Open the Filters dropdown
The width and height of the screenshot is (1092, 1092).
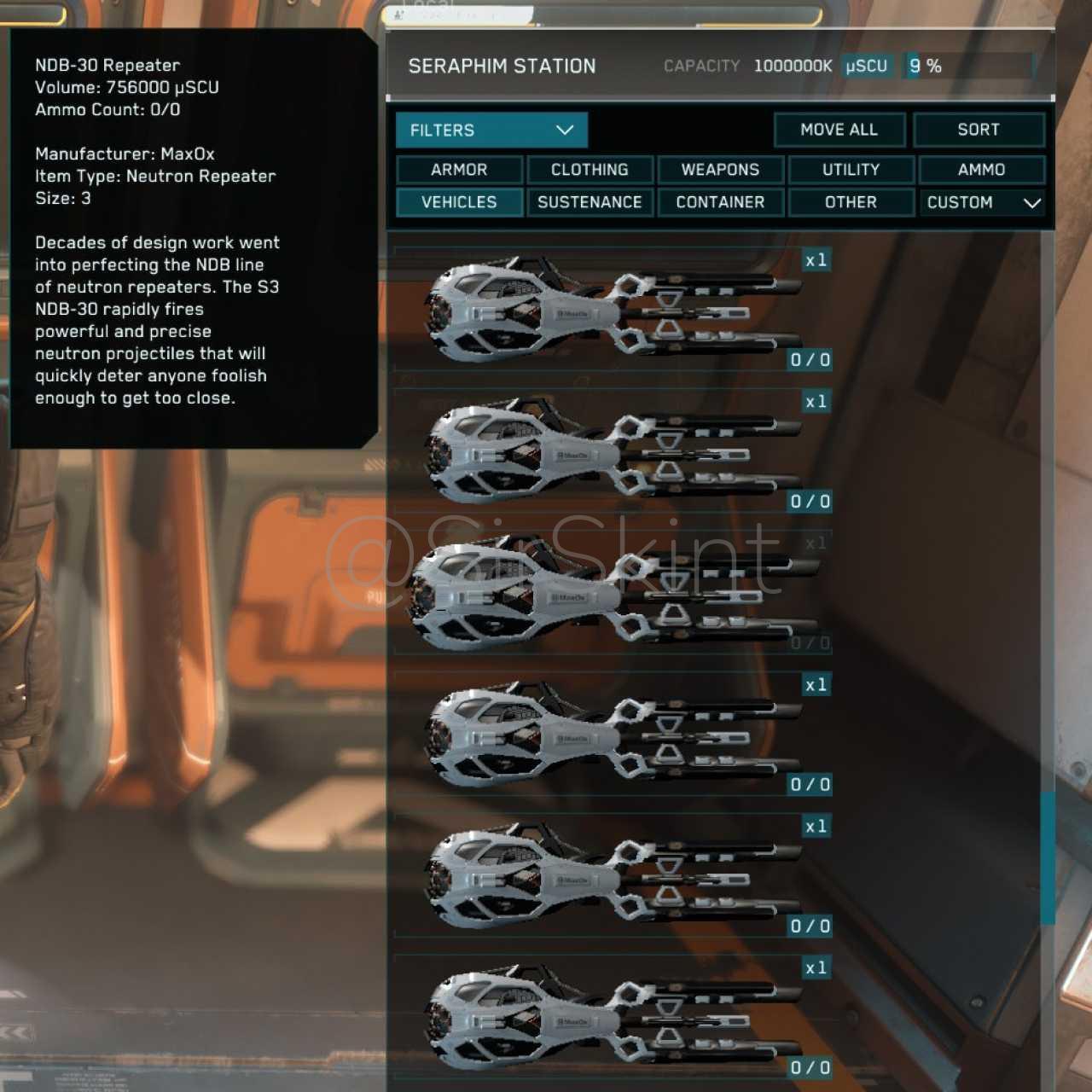(491, 131)
